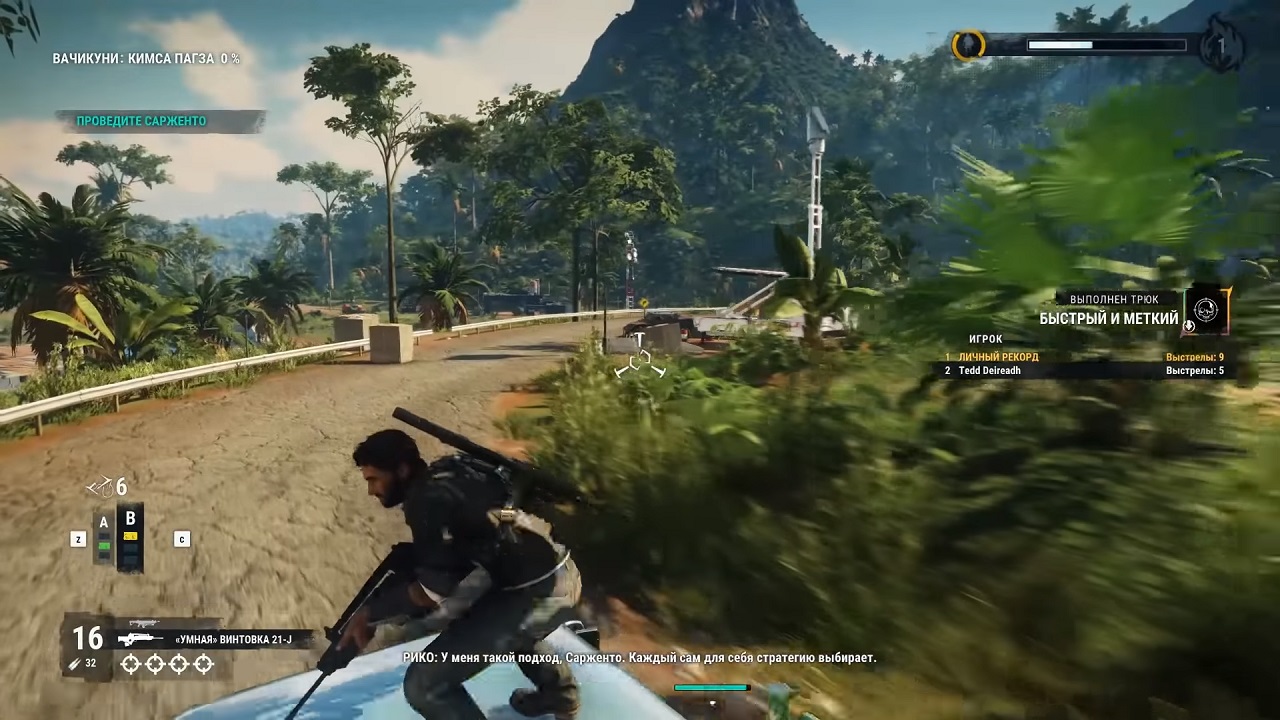Image resolution: width=1280 pixels, height=720 pixels.
Task: Select the Вачикуни region progress label
Action: (146, 59)
